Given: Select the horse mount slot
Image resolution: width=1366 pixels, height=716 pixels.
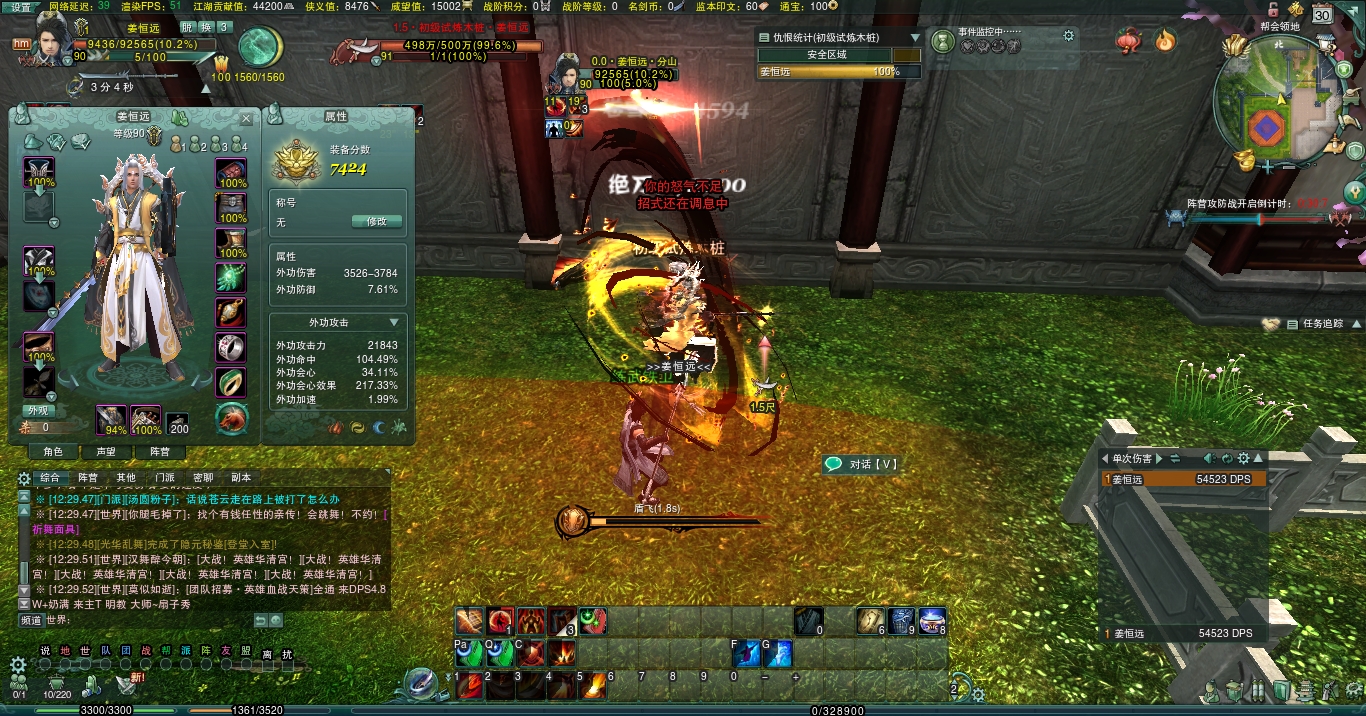Looking at the screenshot, I should [x=231, y=417].
